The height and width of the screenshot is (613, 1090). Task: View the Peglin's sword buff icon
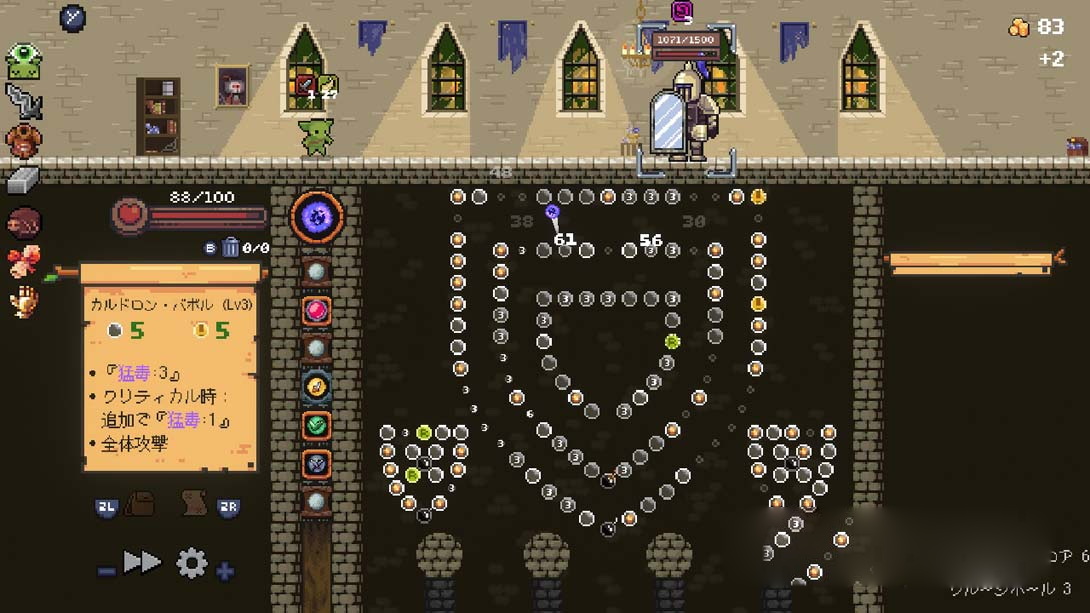(x=306, y=85)
